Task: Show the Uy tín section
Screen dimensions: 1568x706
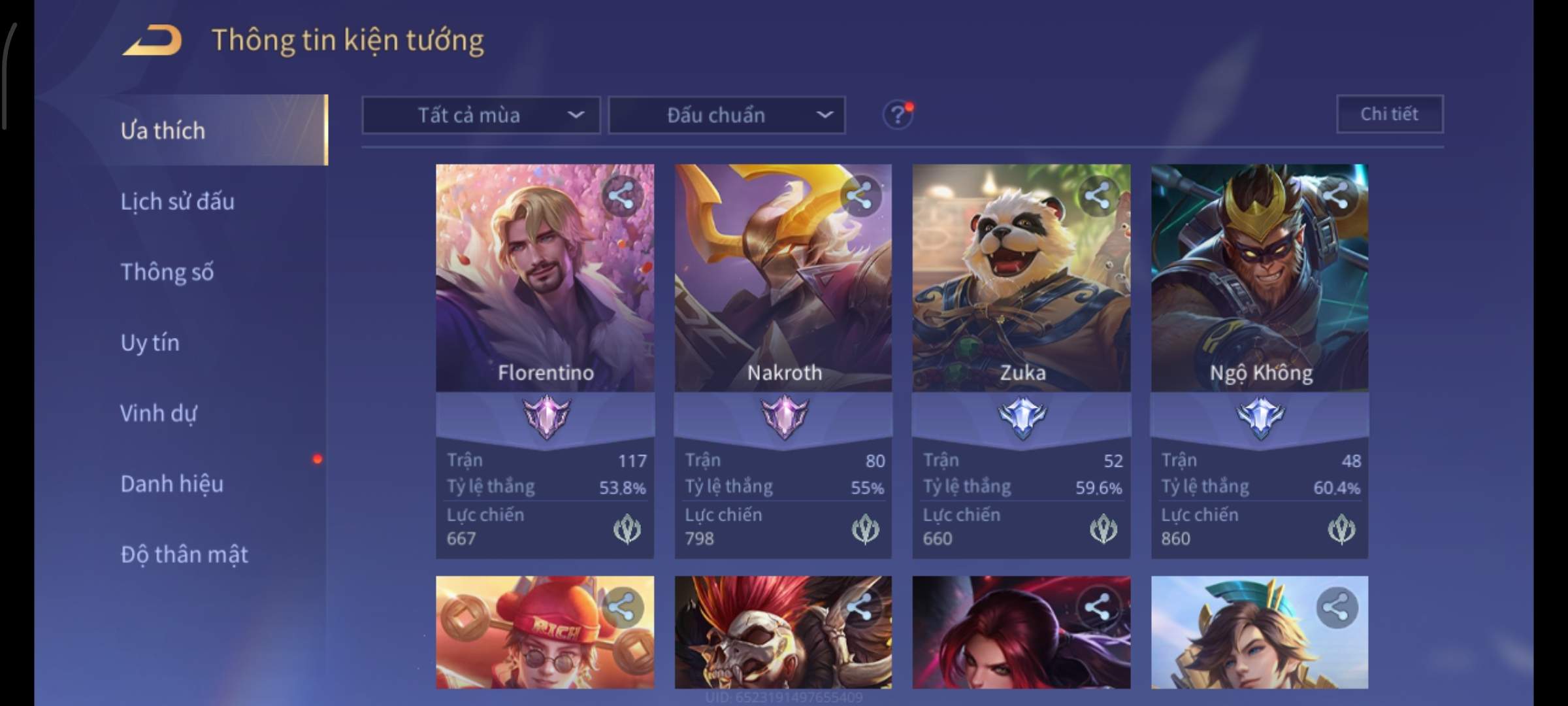Action: click(x=150, y=343)
